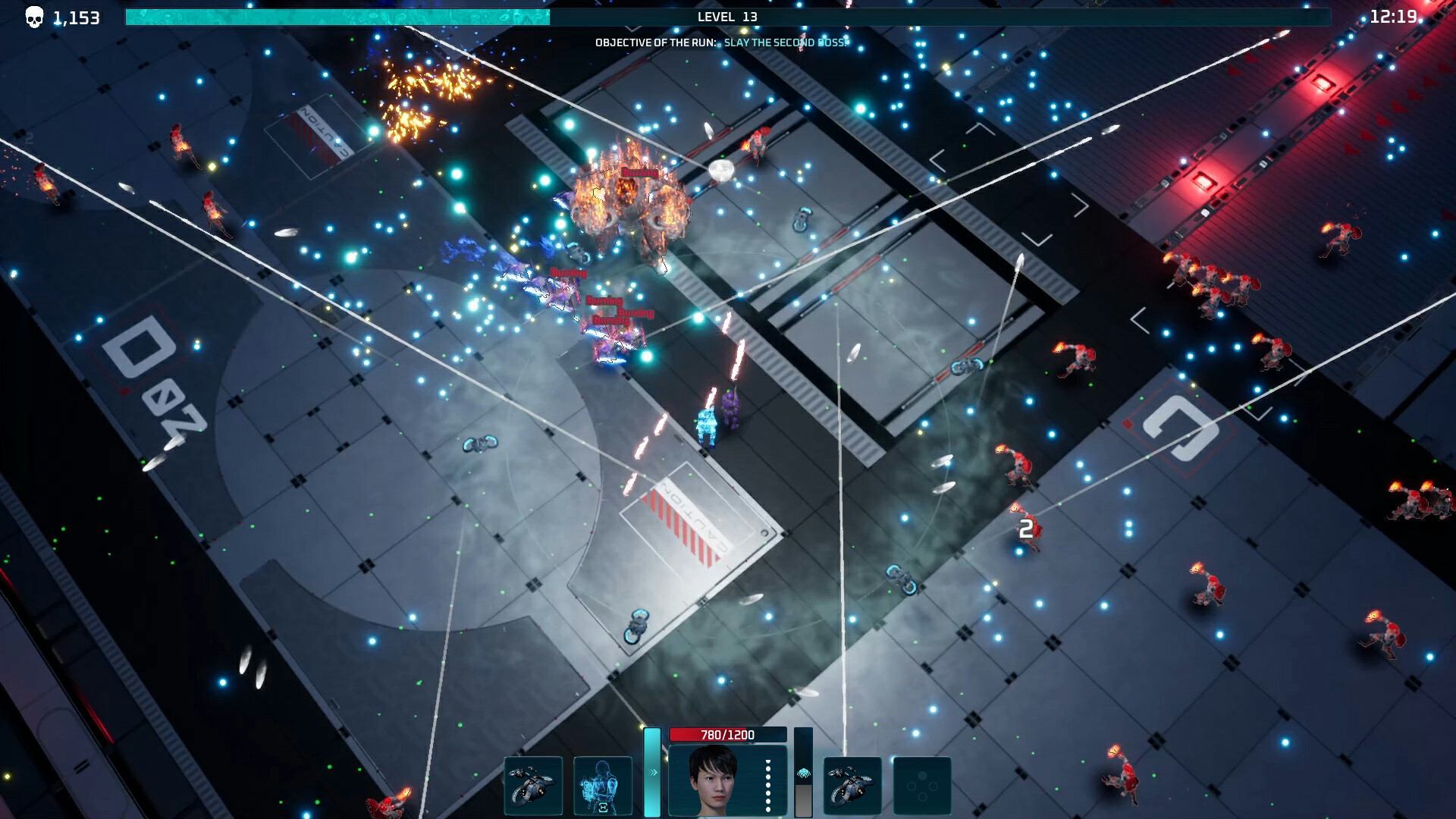Click the teal experience progress bar
This screenshot has width=1456, height=819.
(x=334, y=15)
